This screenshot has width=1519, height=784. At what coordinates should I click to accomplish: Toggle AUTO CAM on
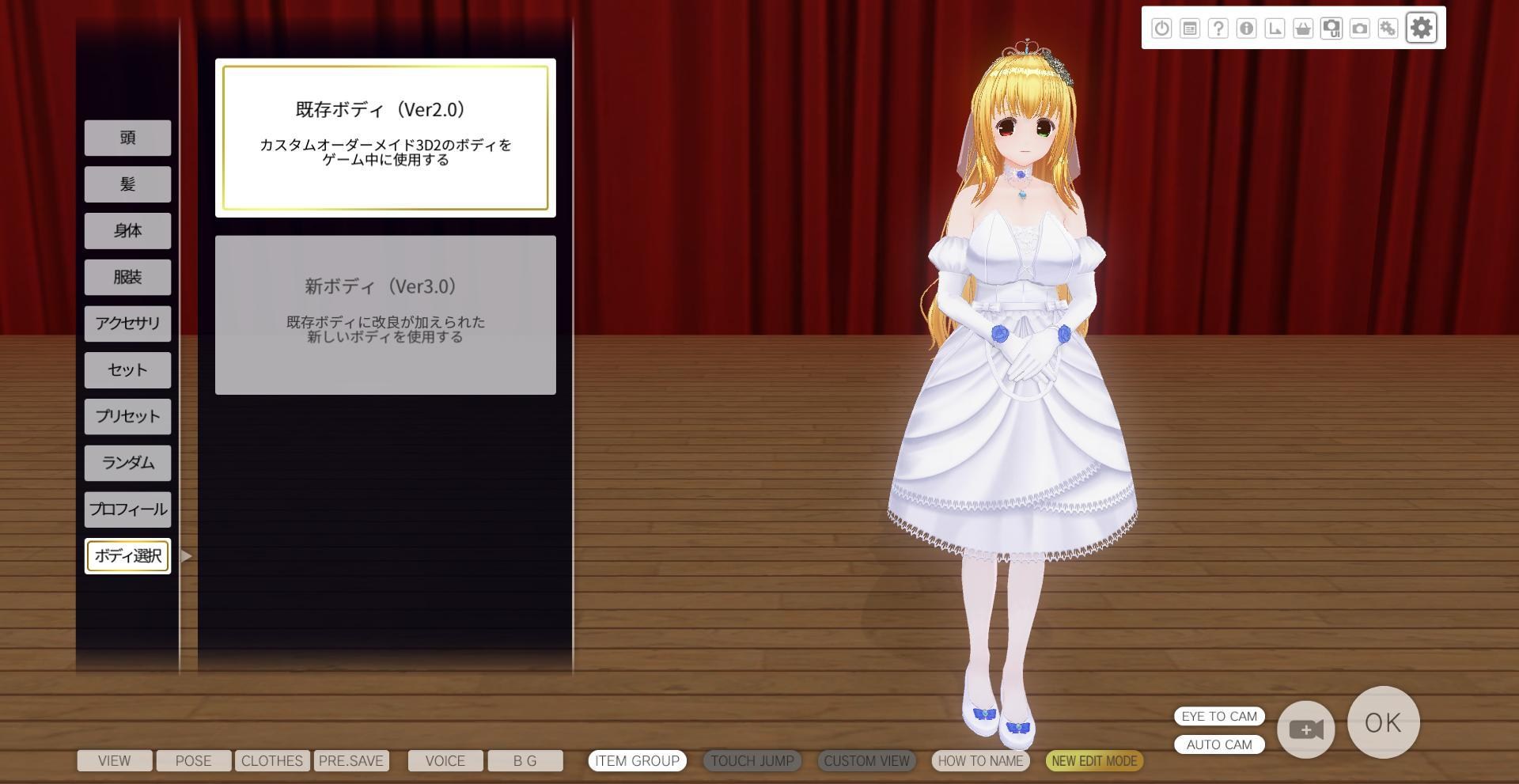coord(1219,744)
